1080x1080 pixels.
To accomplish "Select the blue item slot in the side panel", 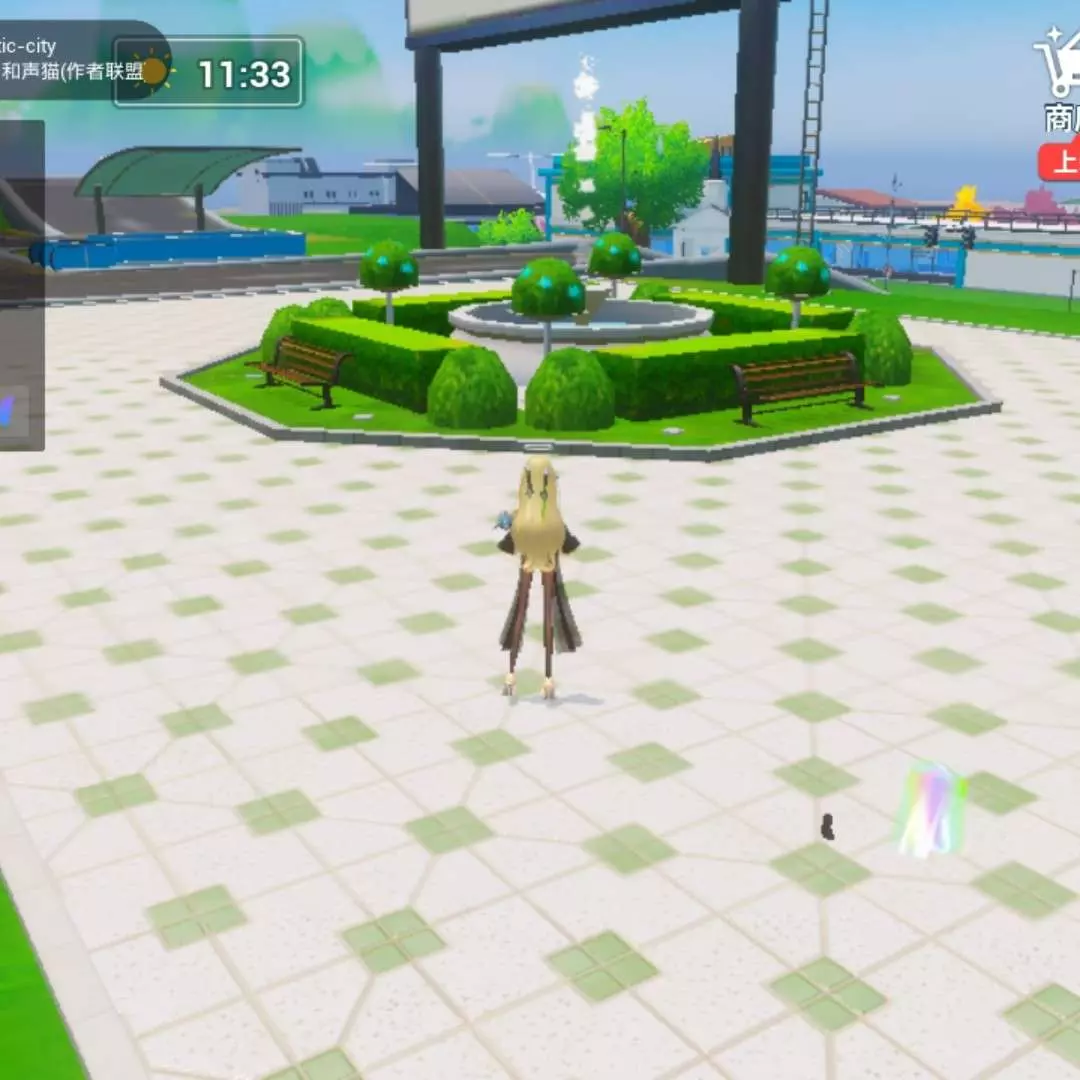I will pos(12,412).
